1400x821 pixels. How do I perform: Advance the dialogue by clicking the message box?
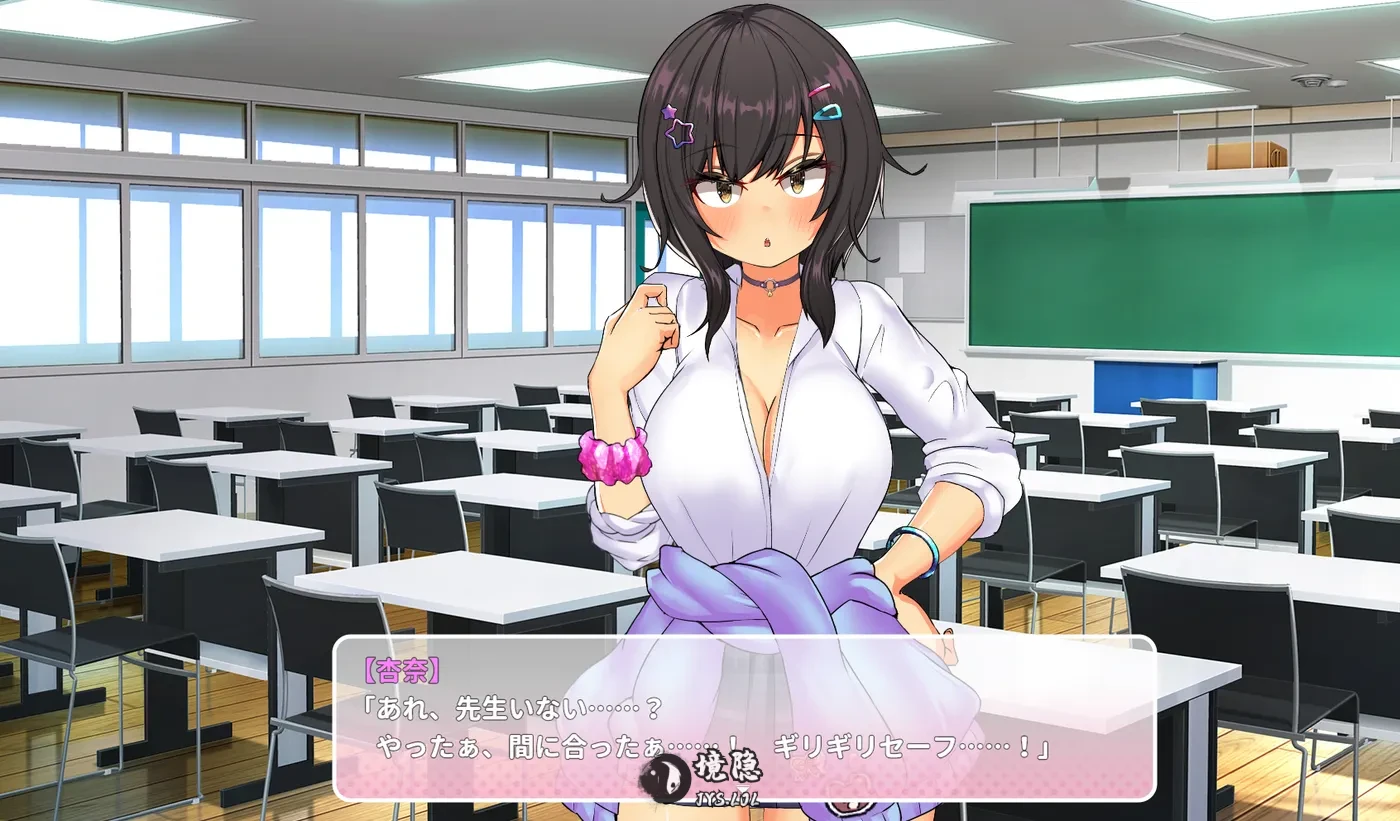coord(744,717)
